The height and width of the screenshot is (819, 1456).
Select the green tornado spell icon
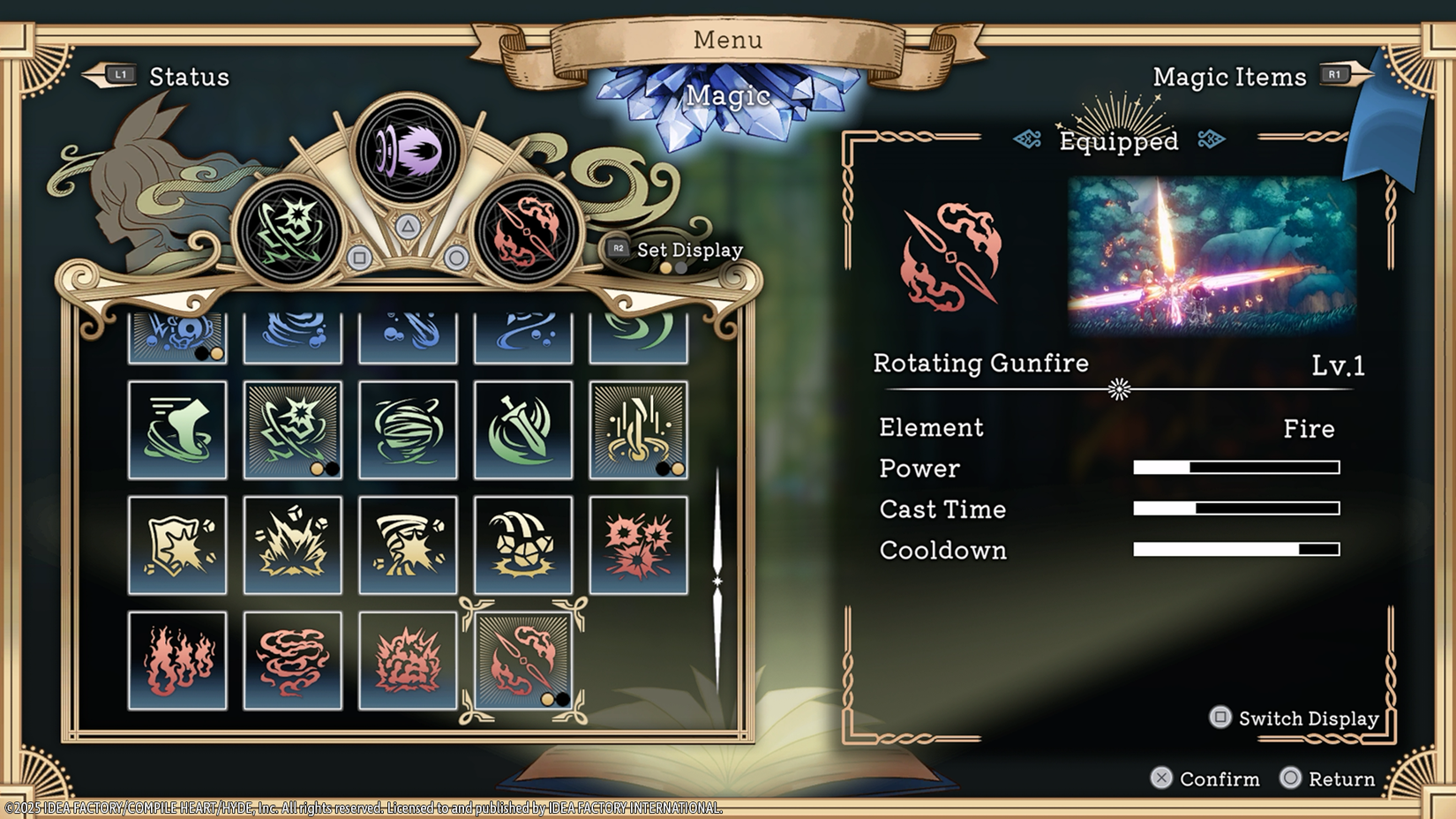(408, 431)
